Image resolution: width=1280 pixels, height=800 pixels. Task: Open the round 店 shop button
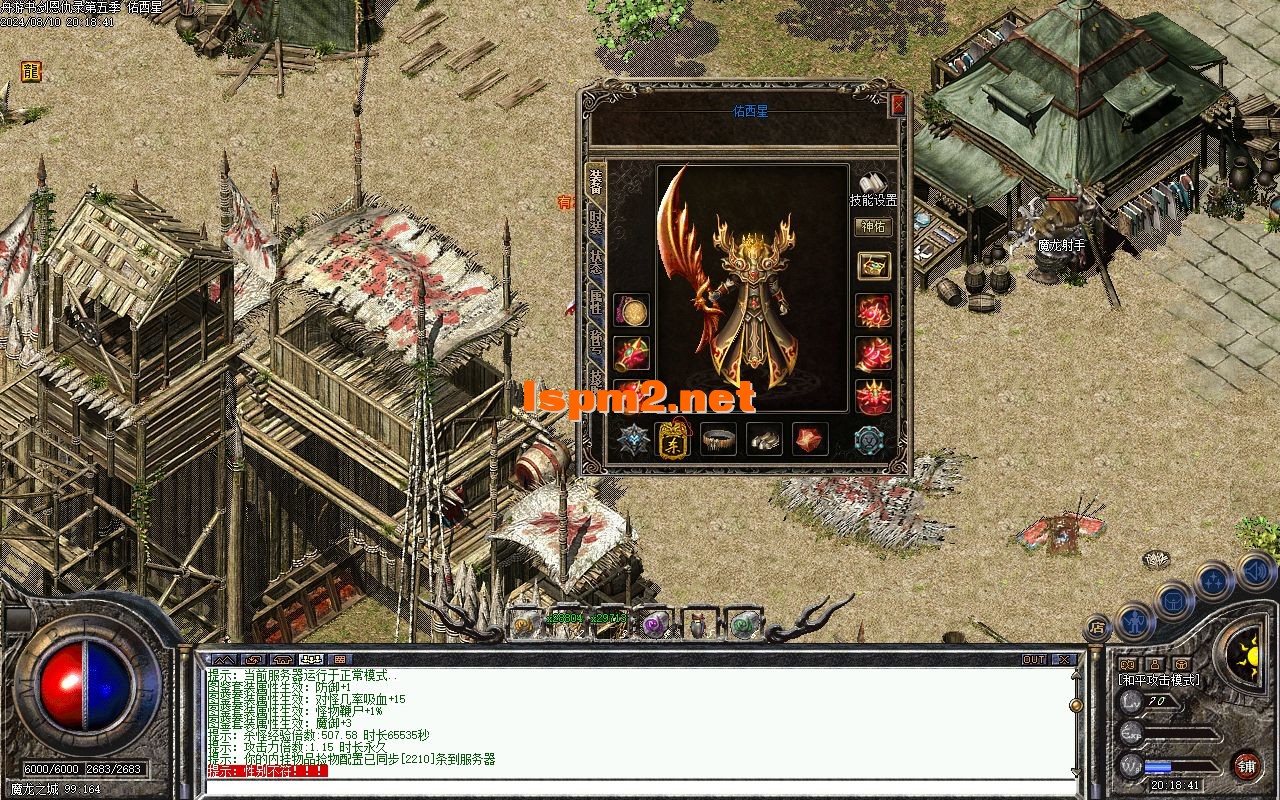[1097, 628]
